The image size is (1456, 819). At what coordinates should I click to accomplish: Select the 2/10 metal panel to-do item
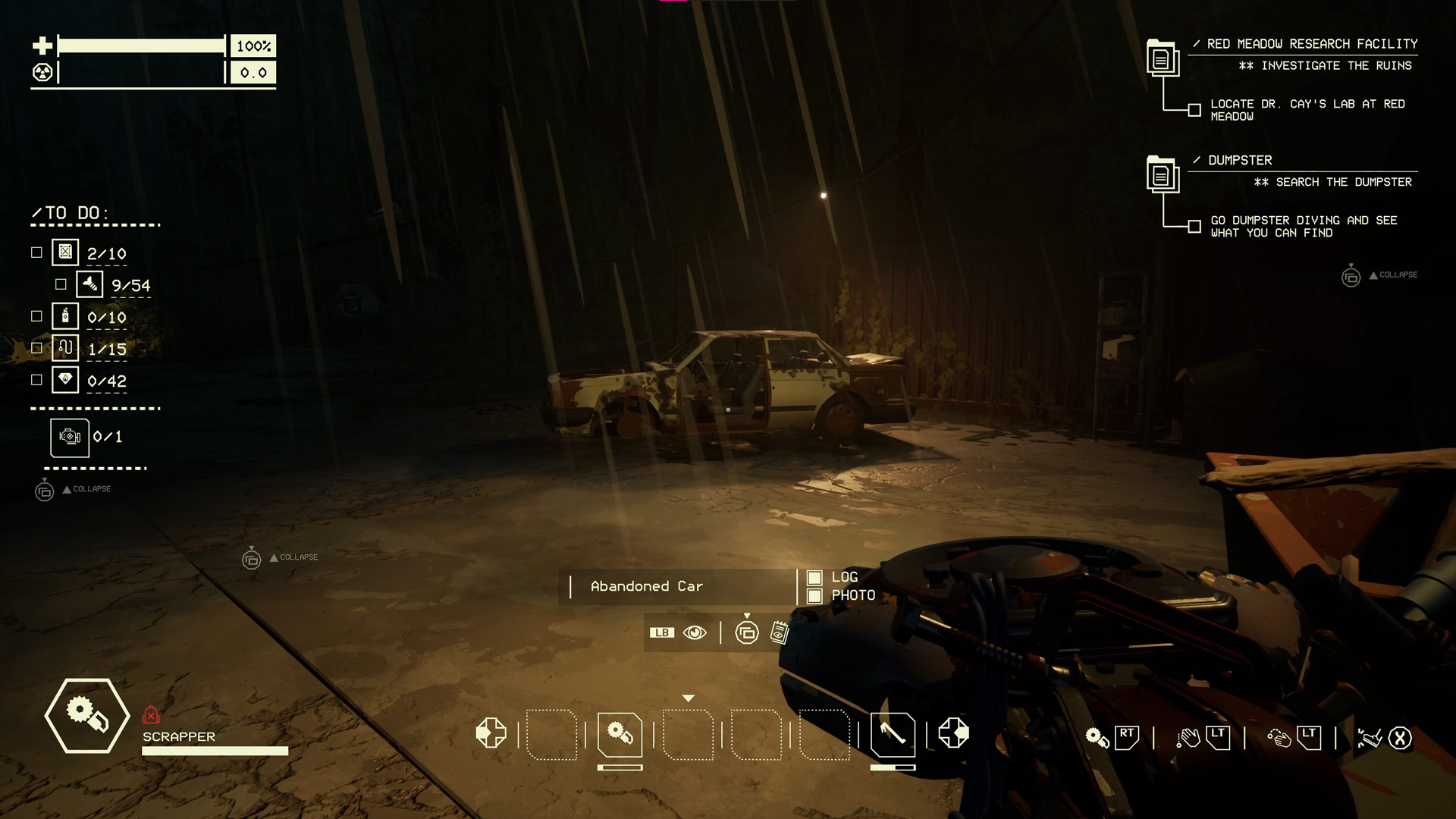(66, 253)
